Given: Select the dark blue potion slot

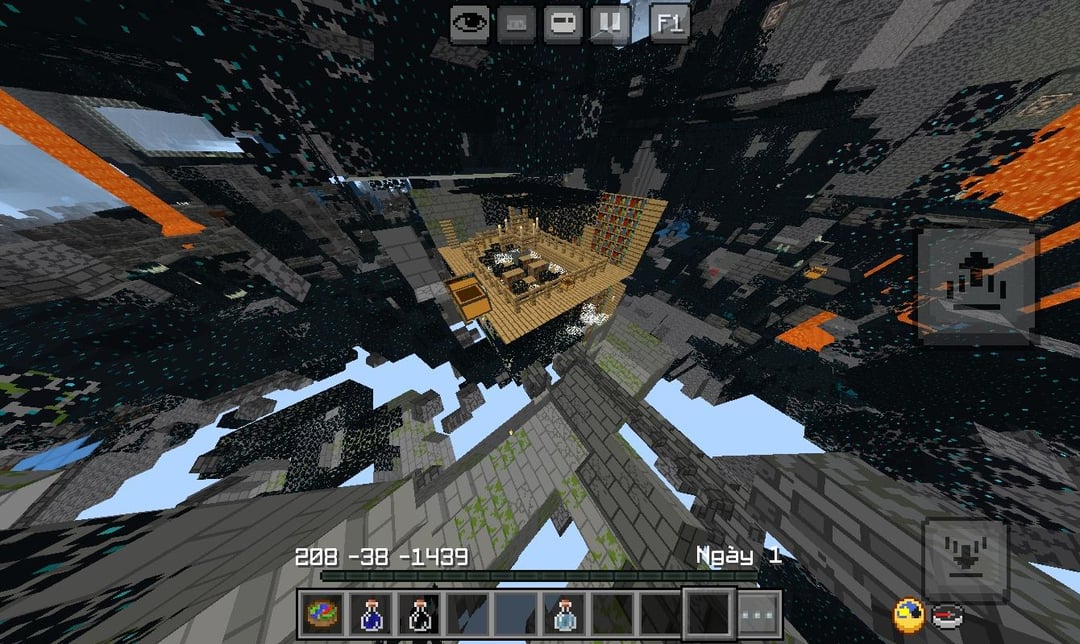Looking at the screenshot, I should point(370,612).
